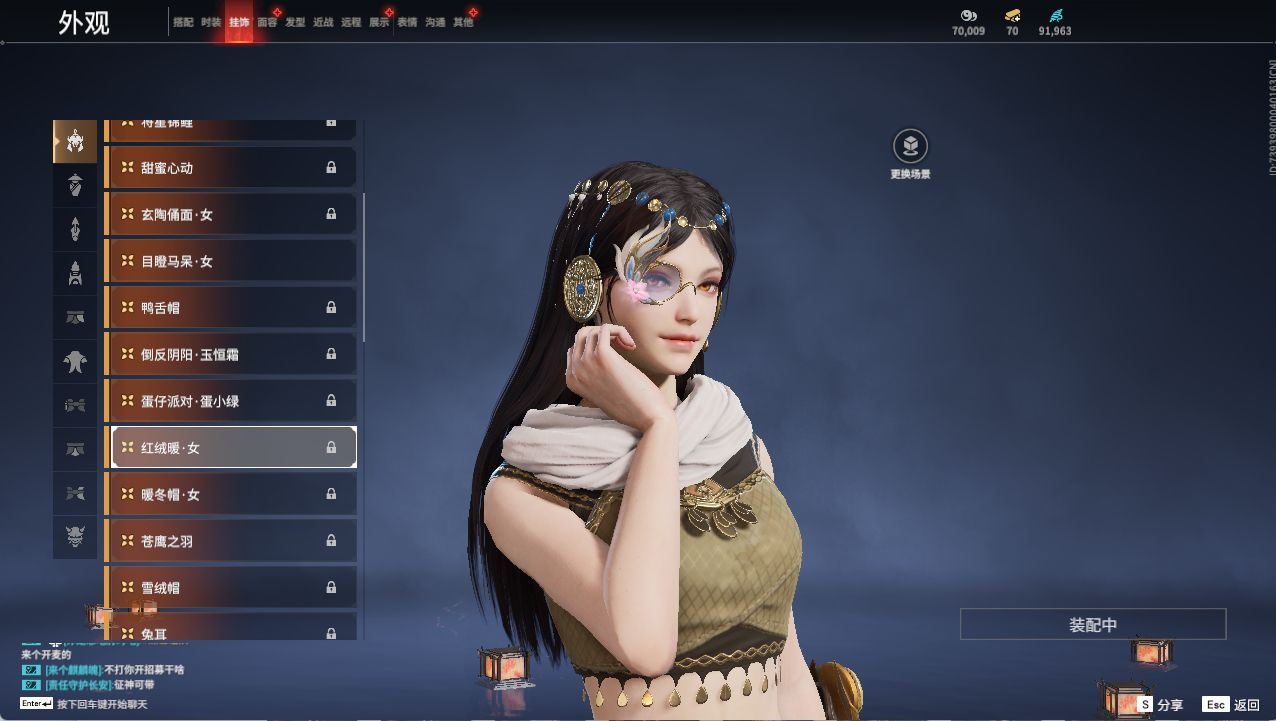Select 暖冬帽·女 from the accessory list

231,494
